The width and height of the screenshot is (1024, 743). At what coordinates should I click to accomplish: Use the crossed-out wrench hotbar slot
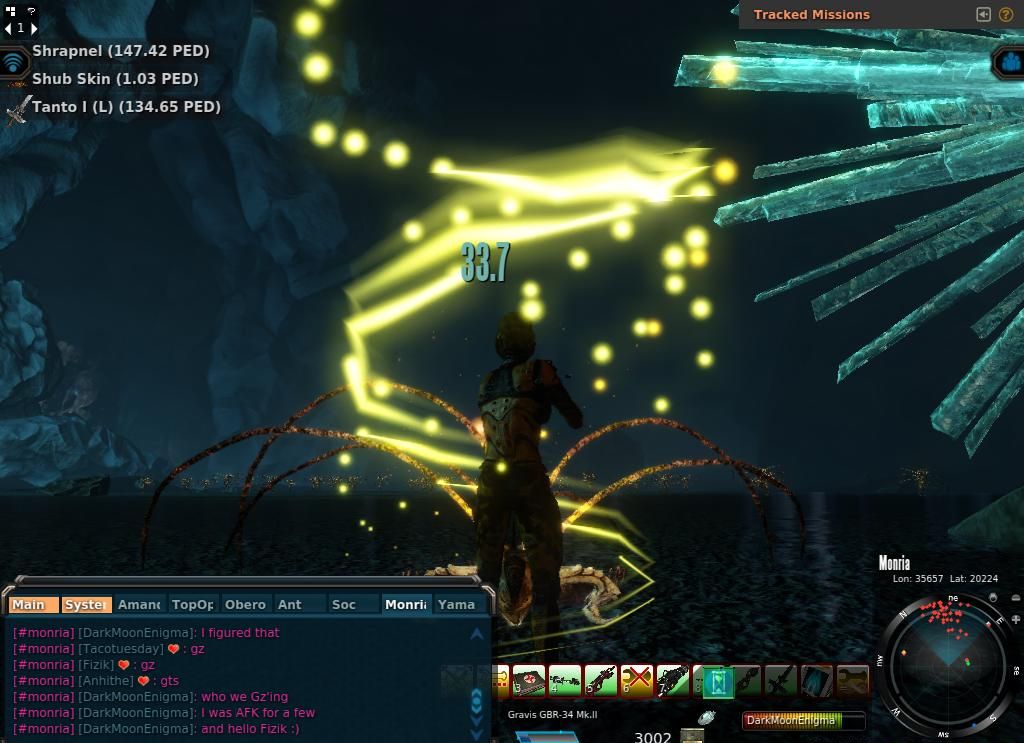point(636,681)
